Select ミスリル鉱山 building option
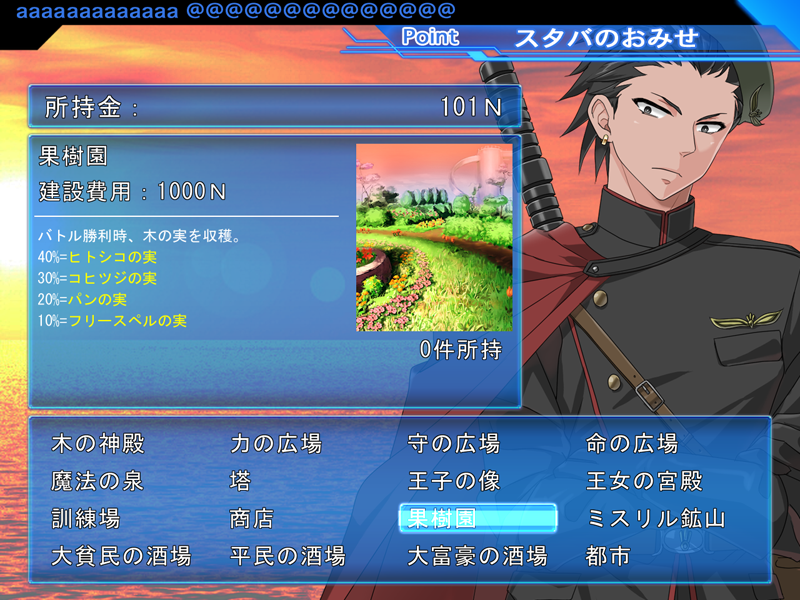The width and height of the screenshot is (800, 600). (x=656, y=519)
